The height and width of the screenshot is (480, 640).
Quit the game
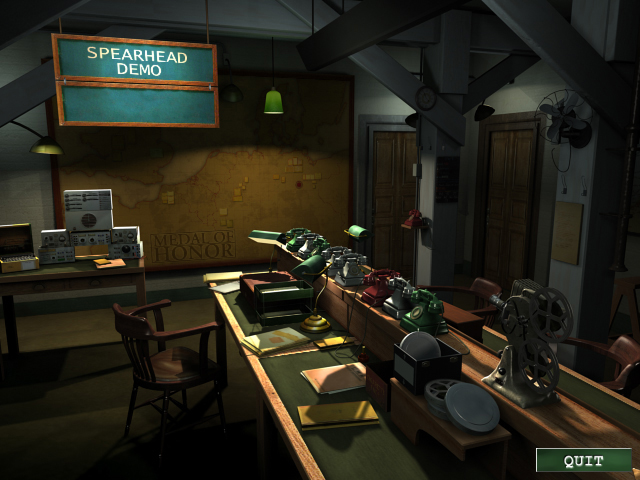tap(583, 460)
